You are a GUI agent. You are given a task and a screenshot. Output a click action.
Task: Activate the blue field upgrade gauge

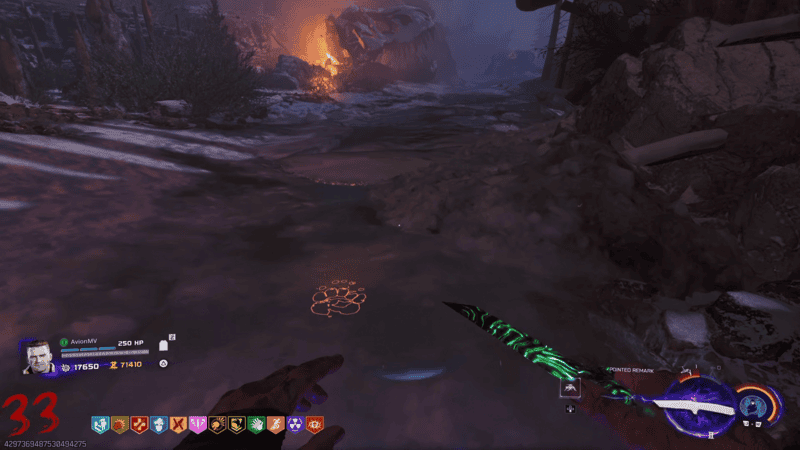pyautogui.click(x=758, y=406)
